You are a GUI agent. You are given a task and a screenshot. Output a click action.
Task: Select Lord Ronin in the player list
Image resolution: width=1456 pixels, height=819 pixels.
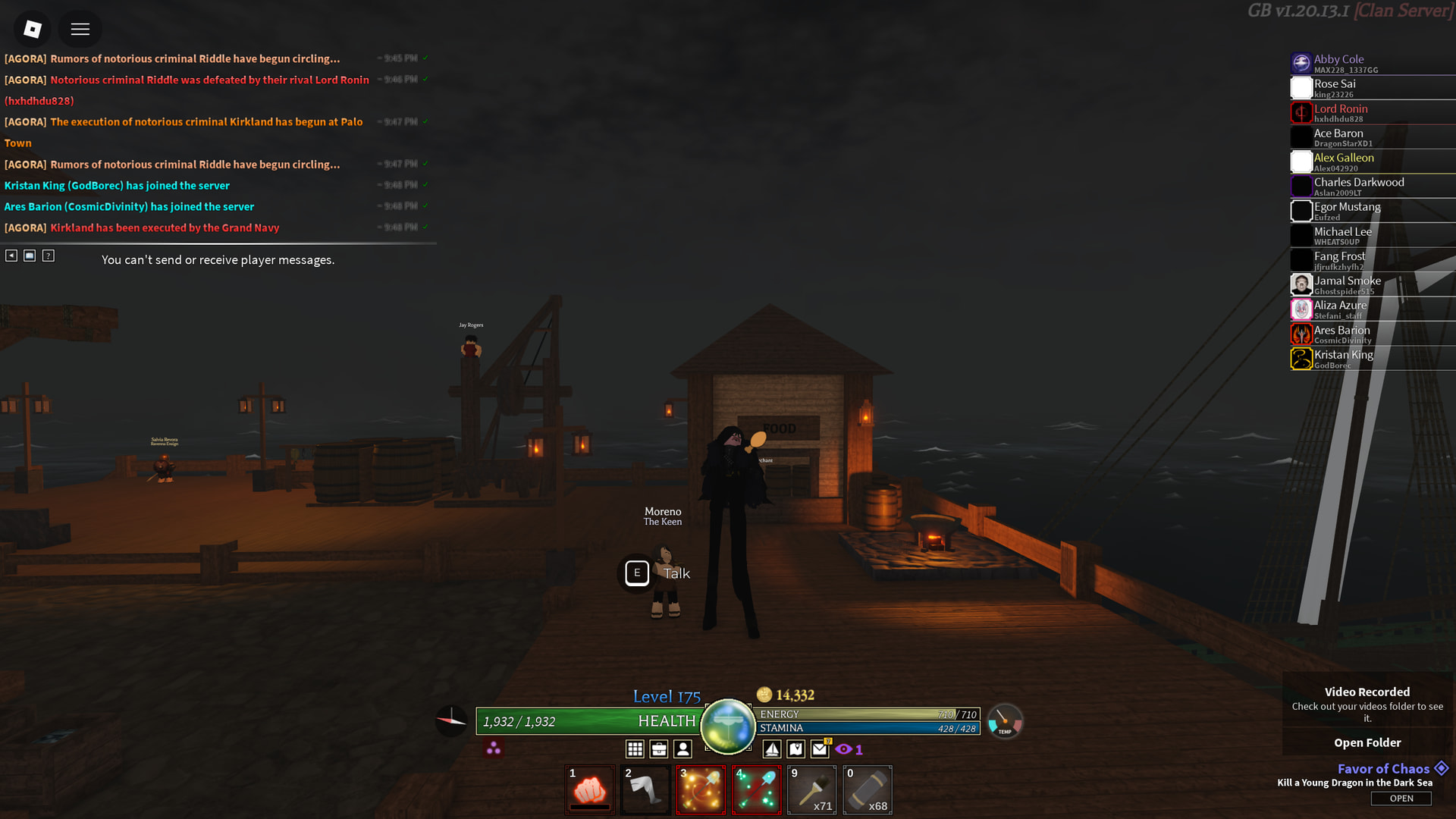1340,112
